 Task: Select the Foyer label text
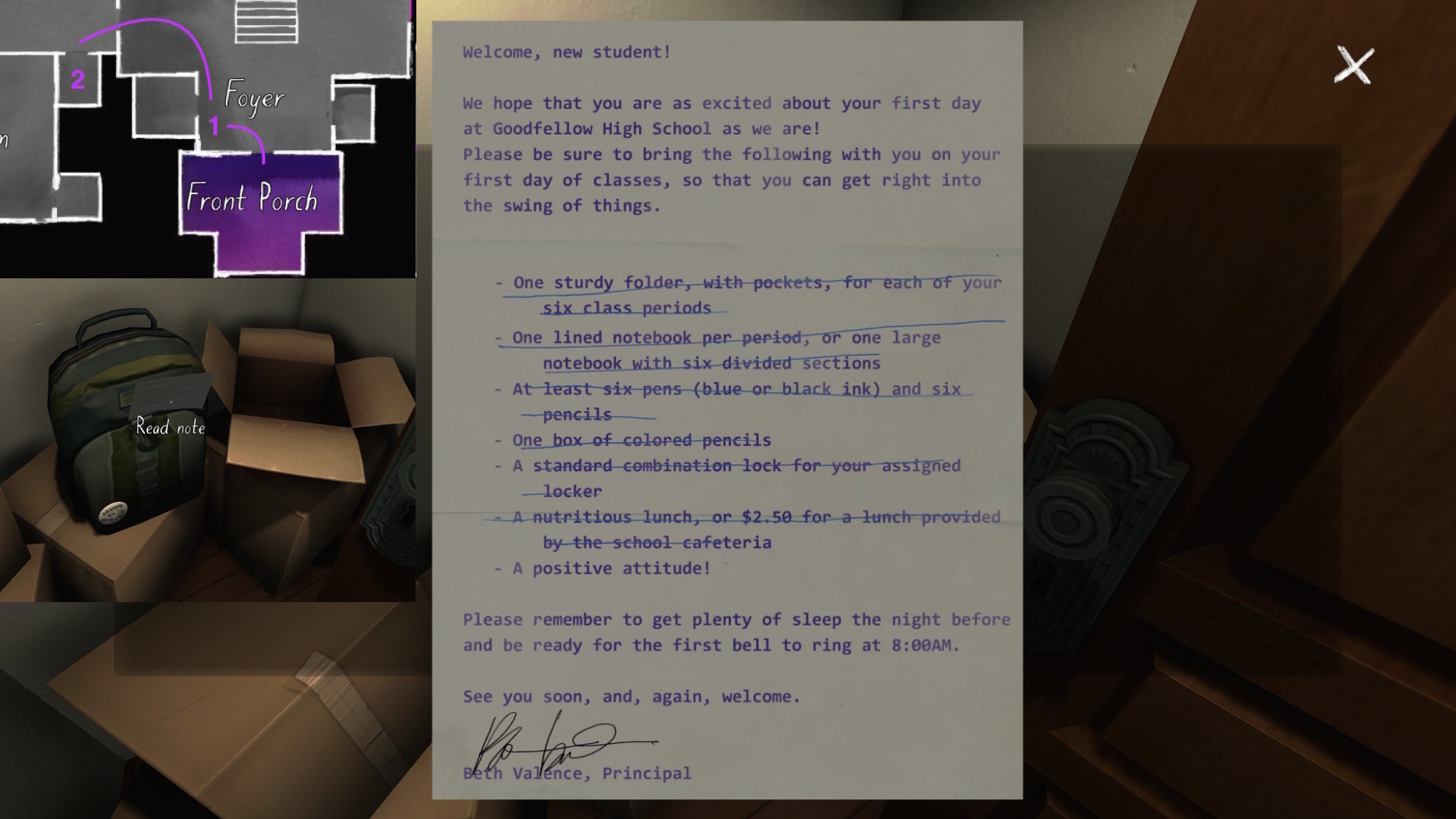[x=254, y=97]
